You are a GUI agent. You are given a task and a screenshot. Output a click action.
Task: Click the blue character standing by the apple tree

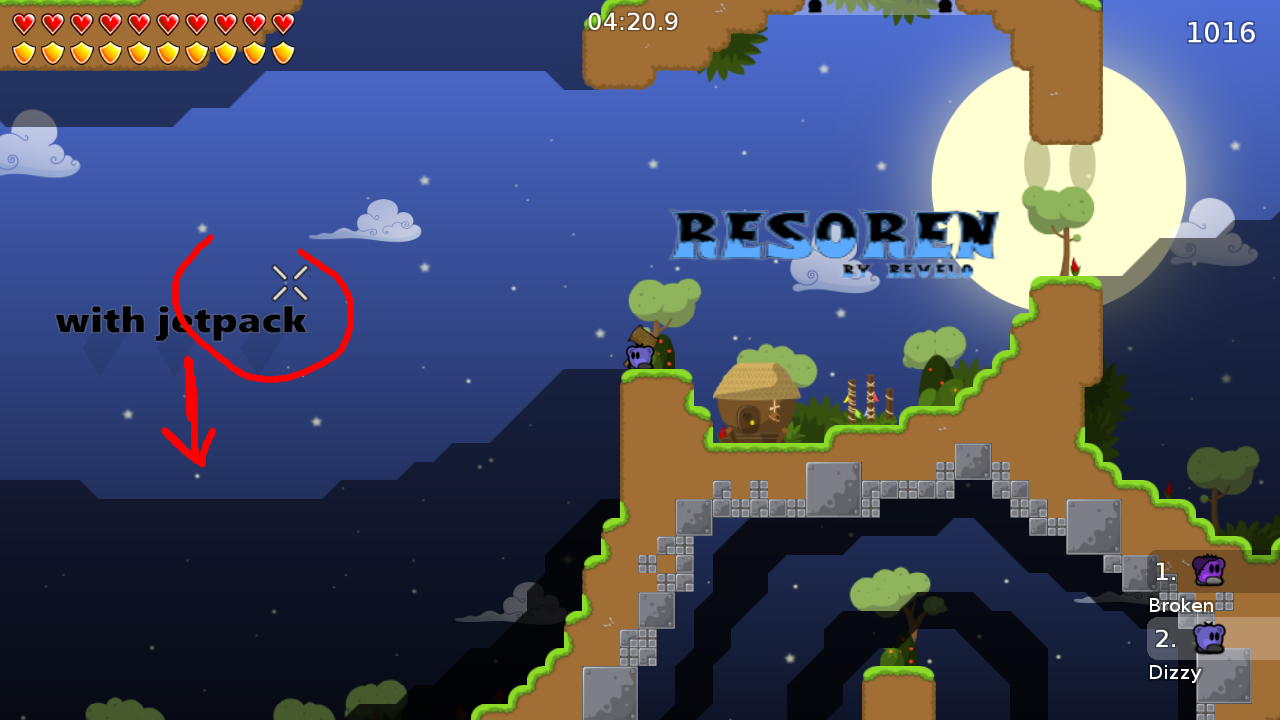point(638,358)
